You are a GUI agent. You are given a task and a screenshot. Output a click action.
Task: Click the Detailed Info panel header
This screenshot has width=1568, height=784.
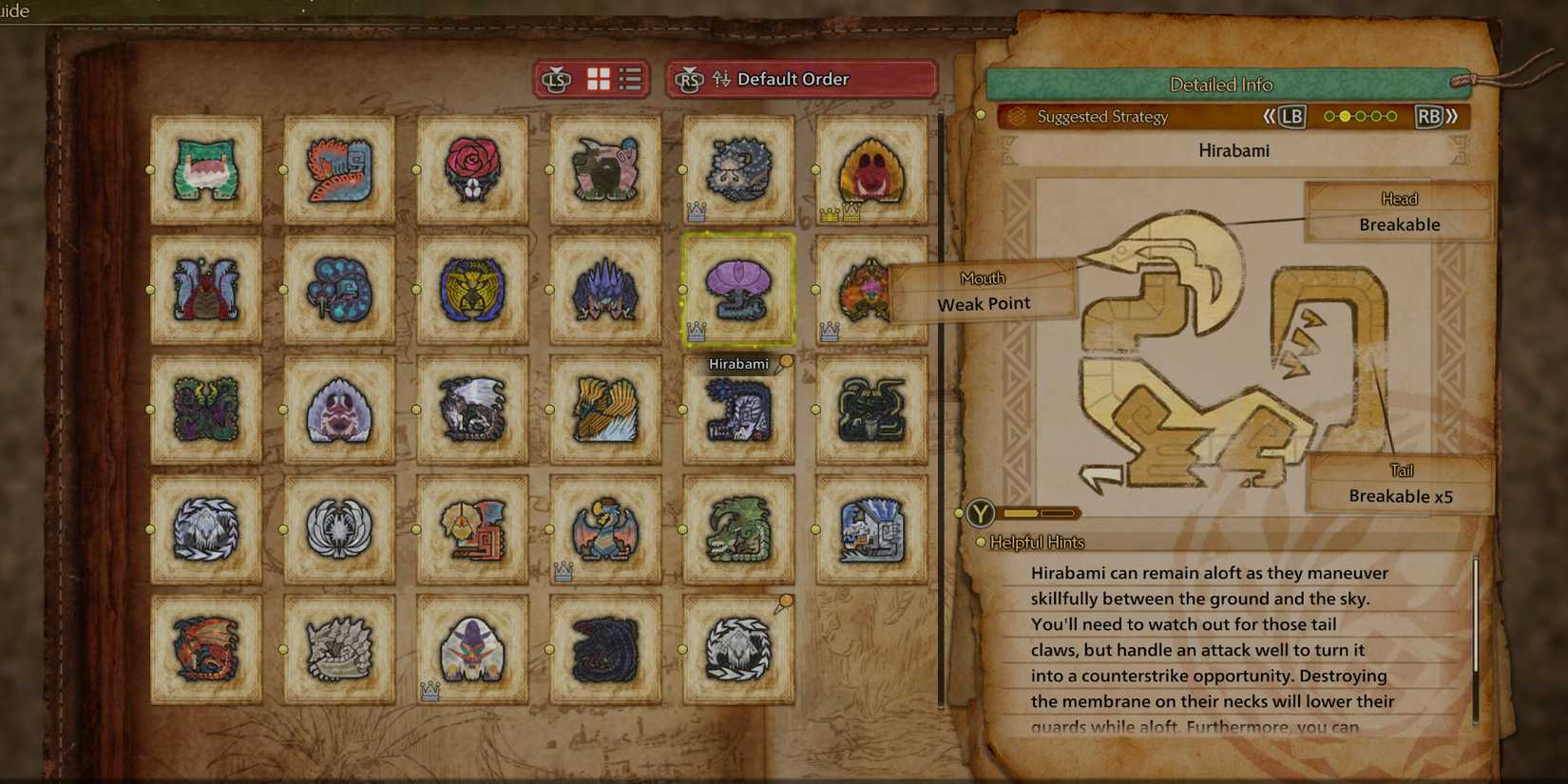click(1221, 84)
